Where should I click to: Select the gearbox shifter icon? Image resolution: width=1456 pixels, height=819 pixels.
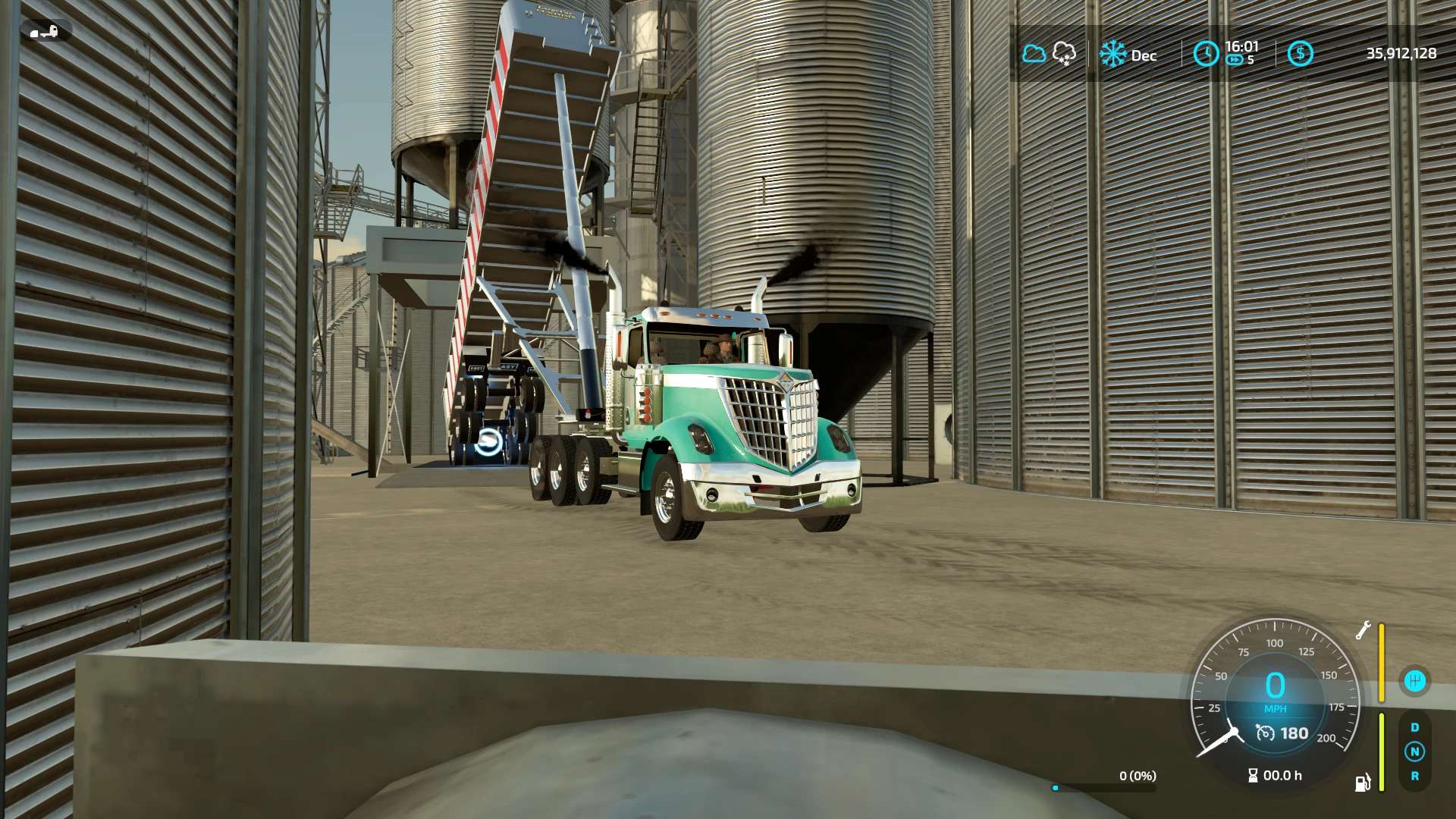(1414, 680)
